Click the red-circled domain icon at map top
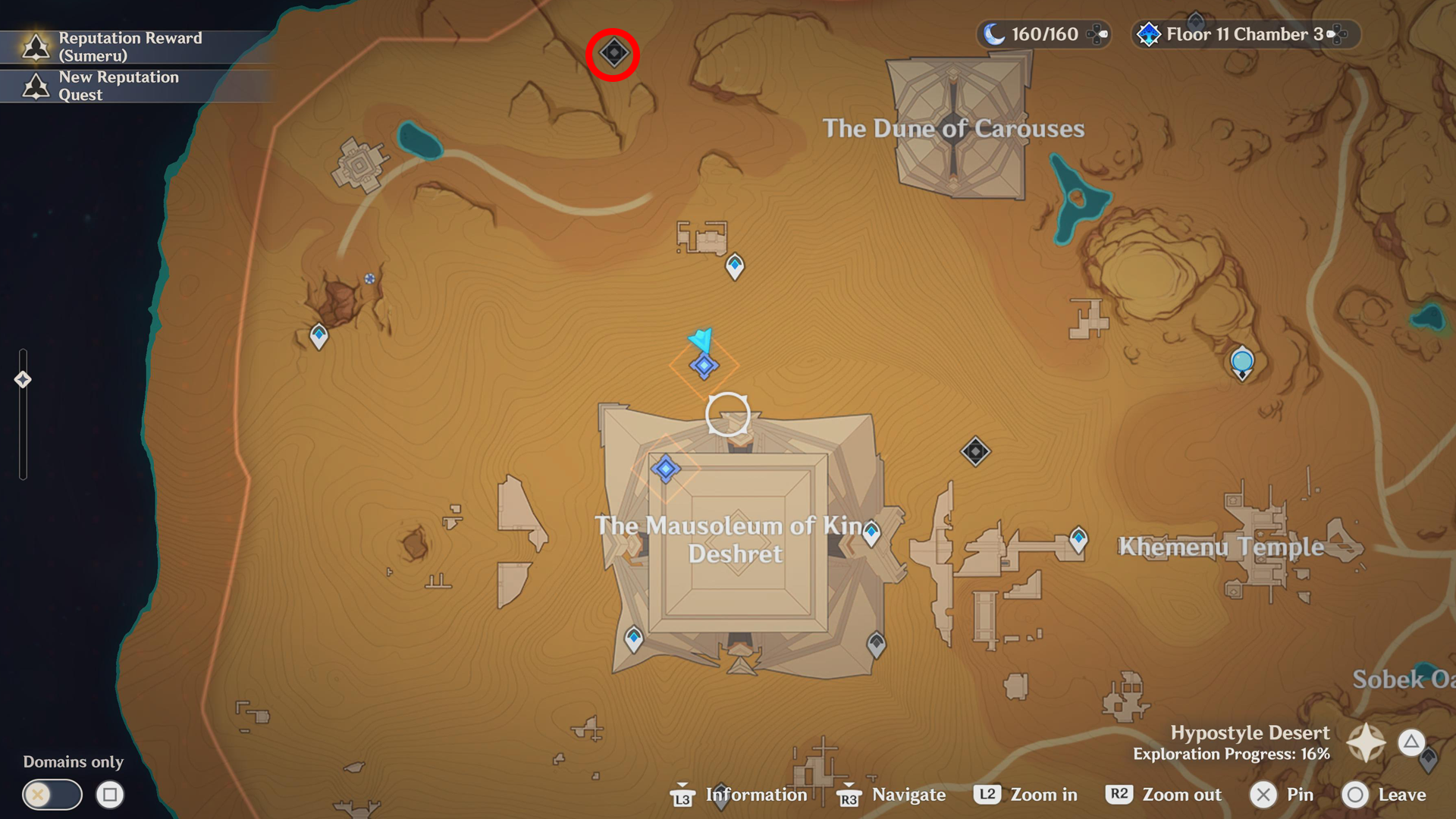The height and width of the screenshot is (819, 1456). pyautogui.click(x=613, y=53)
